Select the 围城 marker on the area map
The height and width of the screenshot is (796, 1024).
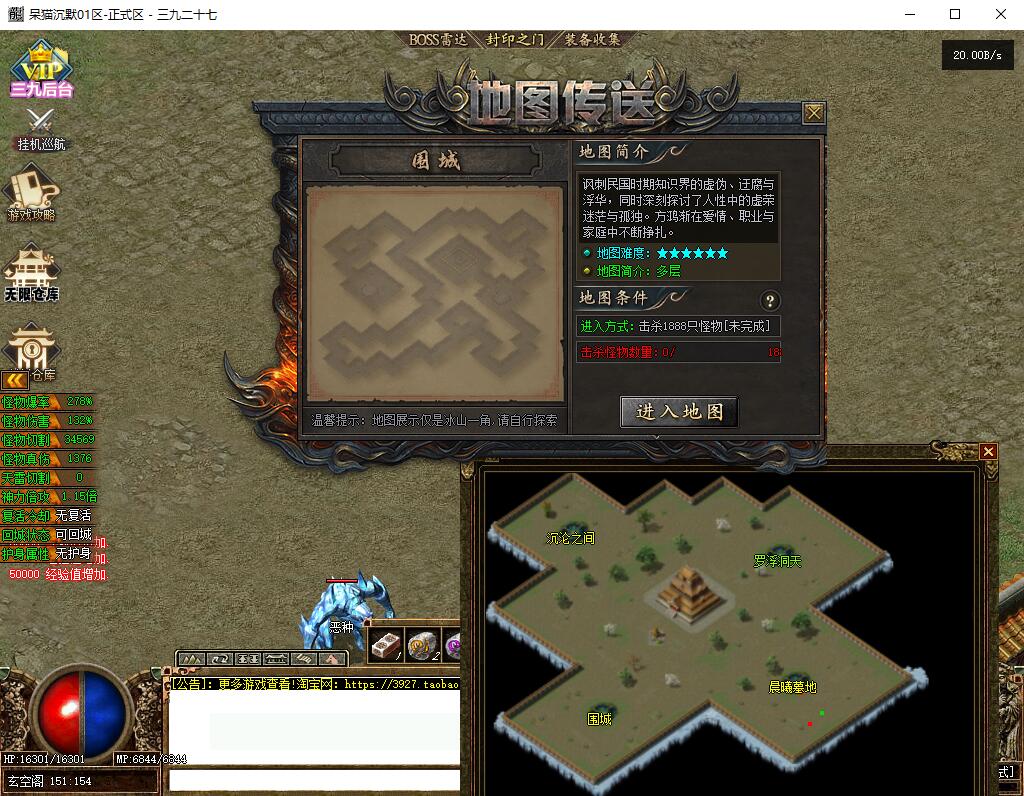pyautogui.click(x=599, y=719)
